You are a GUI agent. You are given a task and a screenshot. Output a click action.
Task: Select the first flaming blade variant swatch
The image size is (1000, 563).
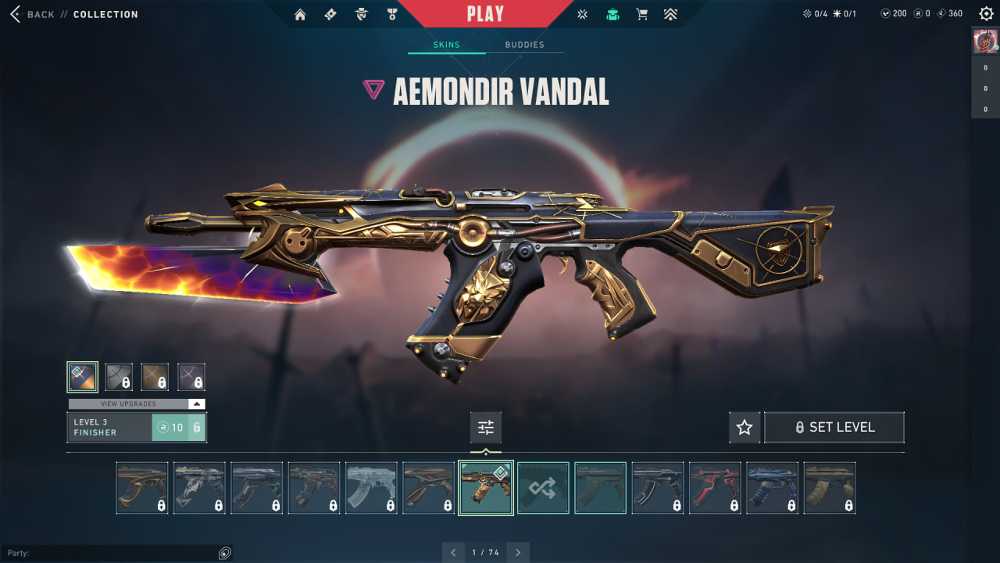coord(82,377)
